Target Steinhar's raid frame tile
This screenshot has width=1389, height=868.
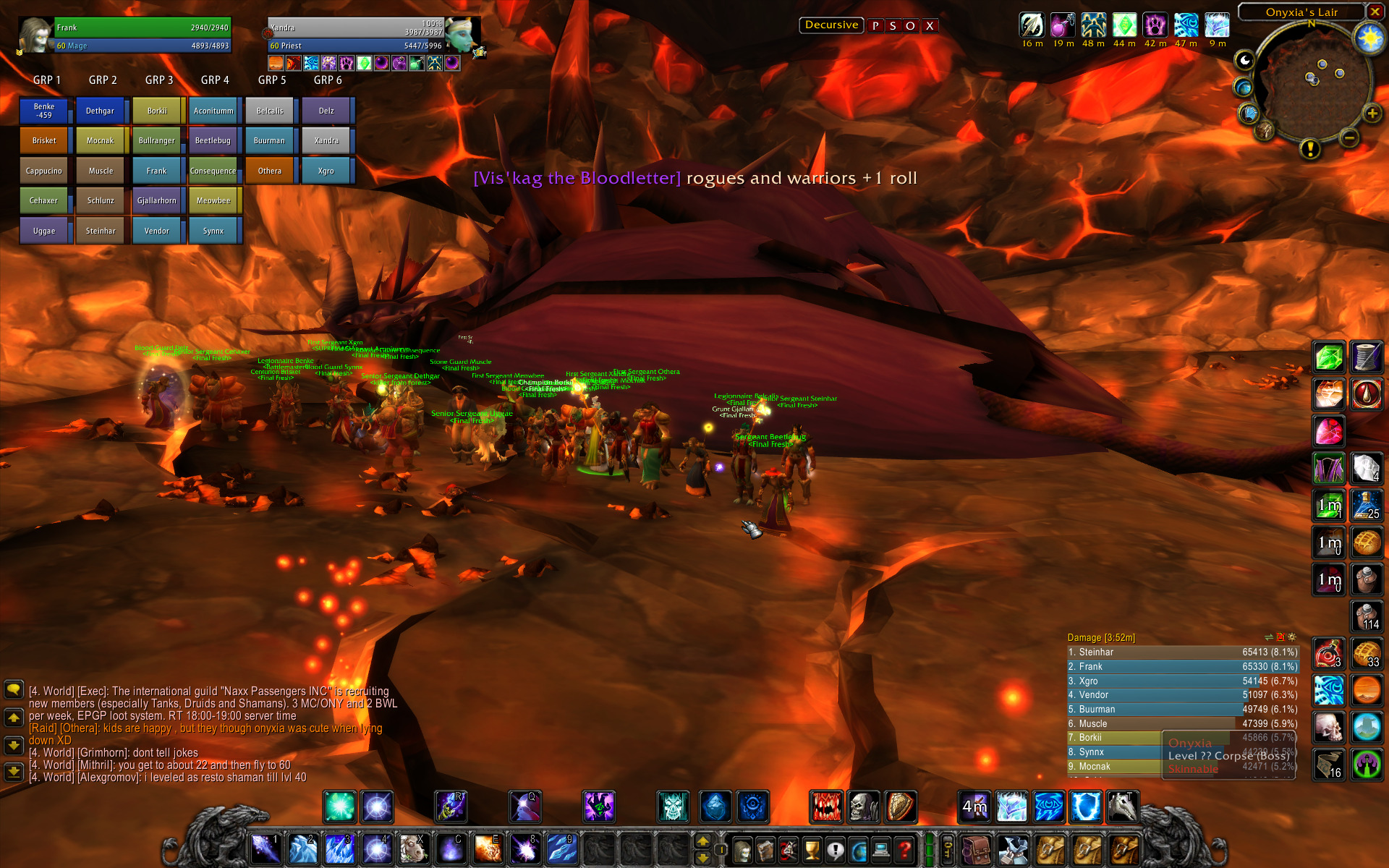click(101, 231)
